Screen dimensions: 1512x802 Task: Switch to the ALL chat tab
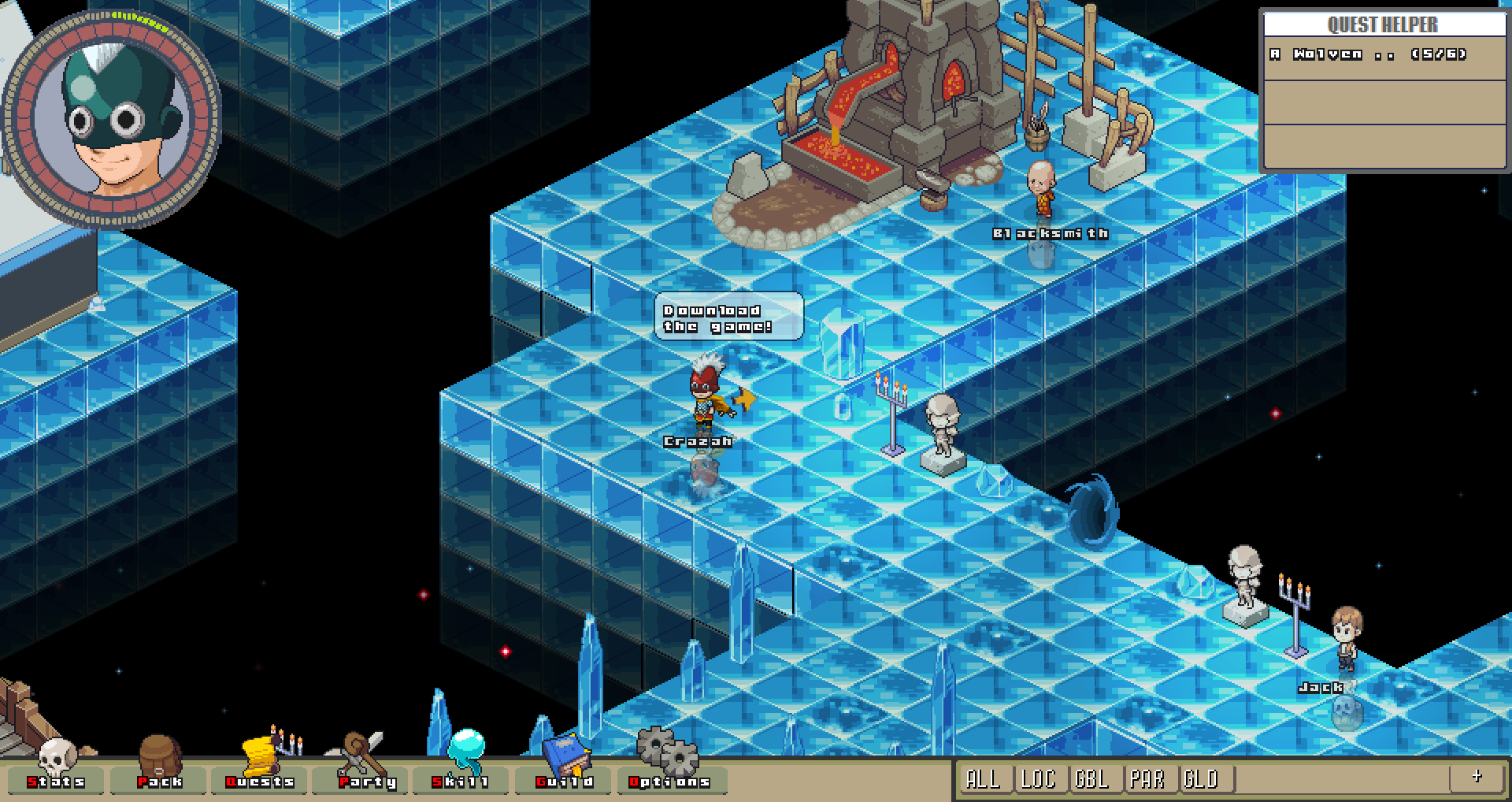coord(984,779)
